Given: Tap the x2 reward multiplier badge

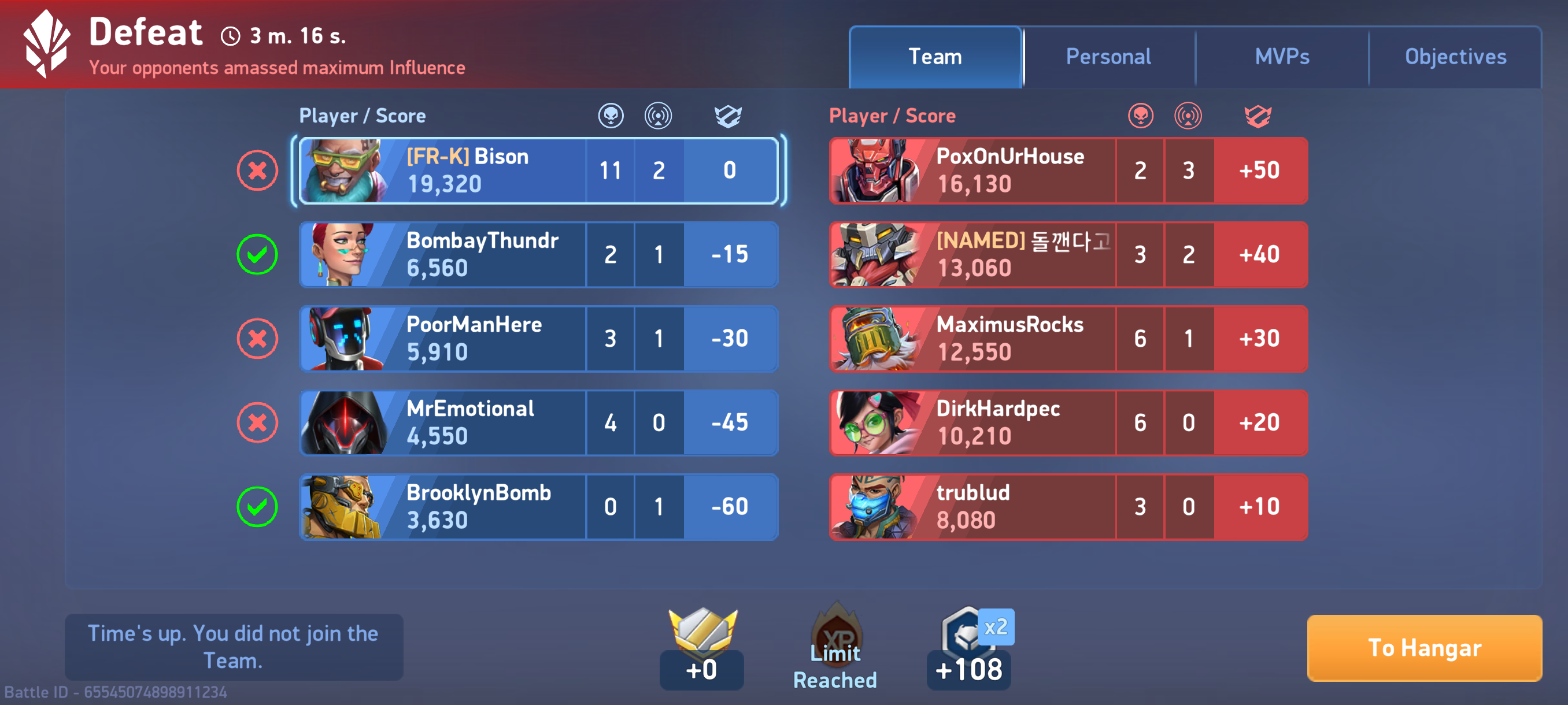Looking at the screenshot, I should click(x=995, y=626).
